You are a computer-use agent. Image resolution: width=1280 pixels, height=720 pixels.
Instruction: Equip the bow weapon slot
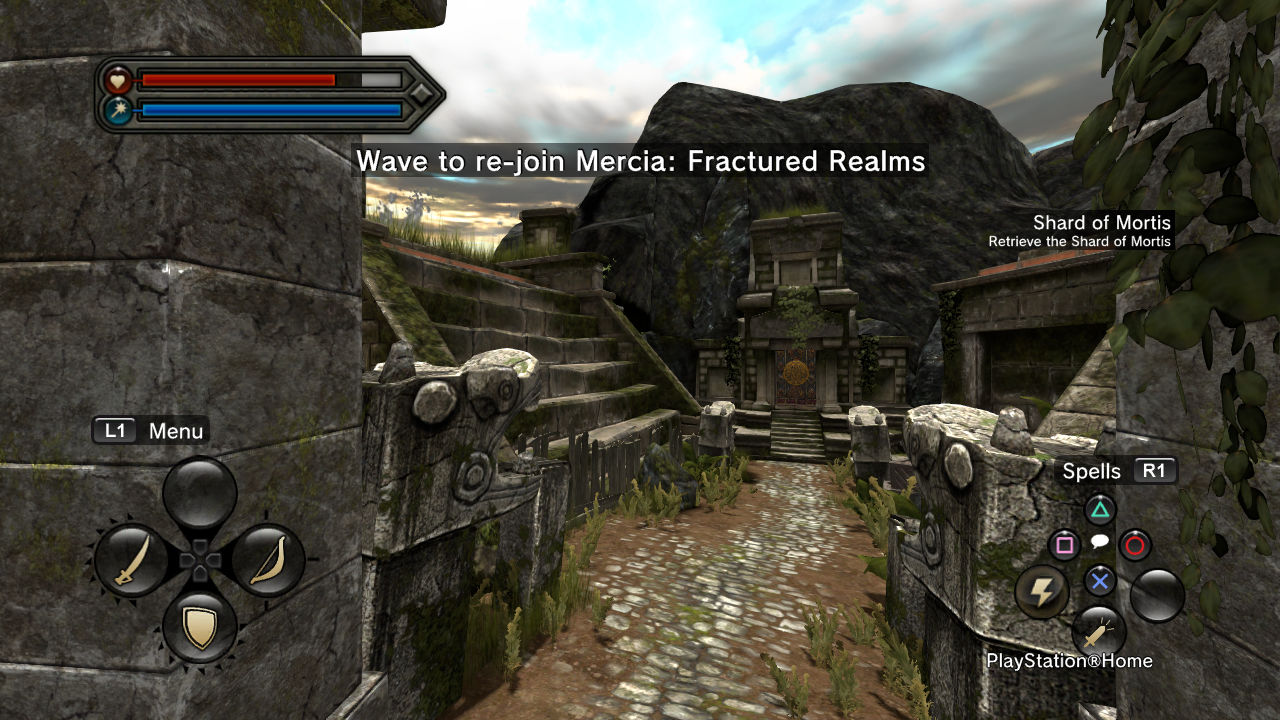267,560
